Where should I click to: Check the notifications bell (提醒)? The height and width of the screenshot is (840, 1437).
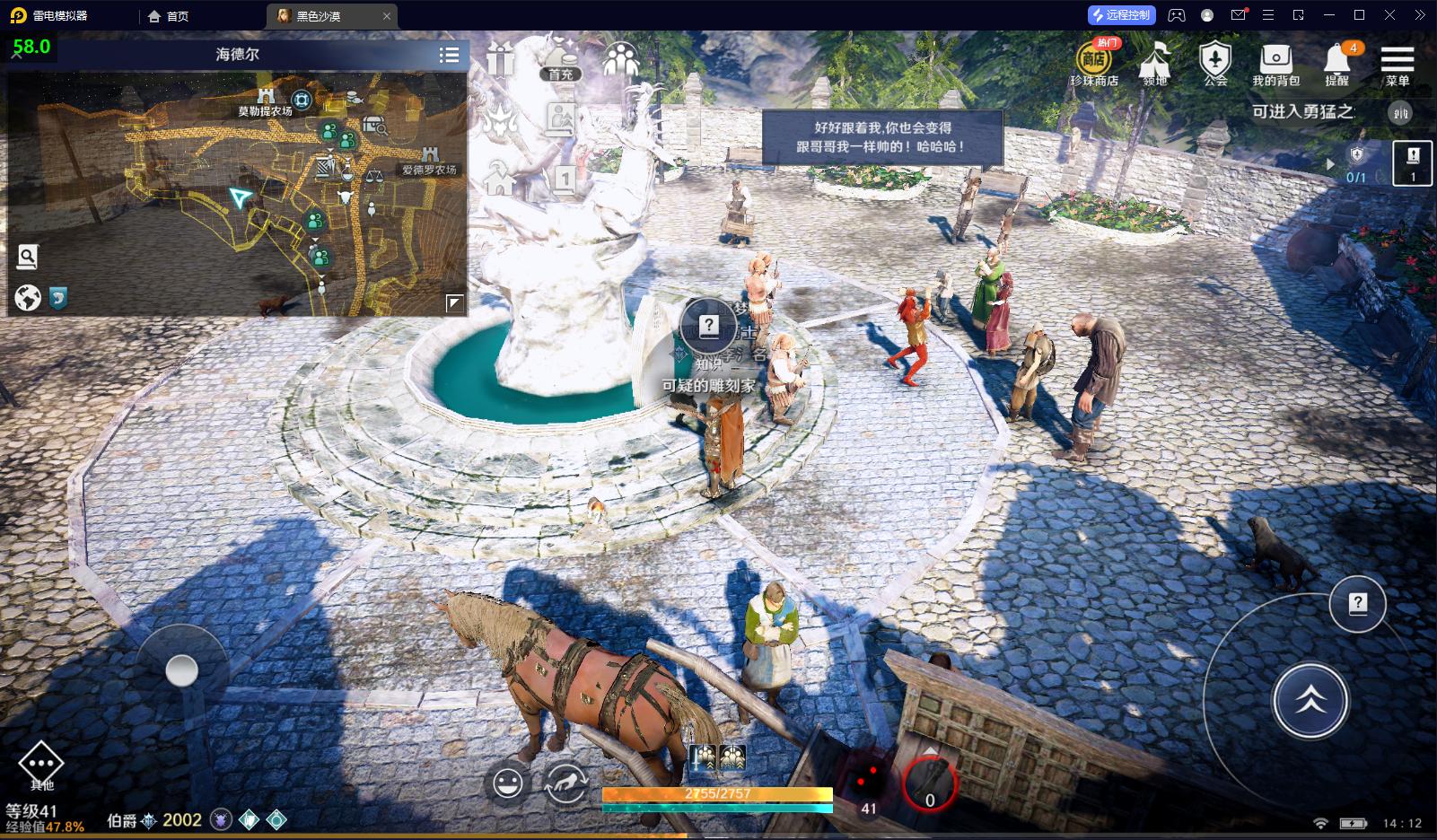pos(1336,65)
